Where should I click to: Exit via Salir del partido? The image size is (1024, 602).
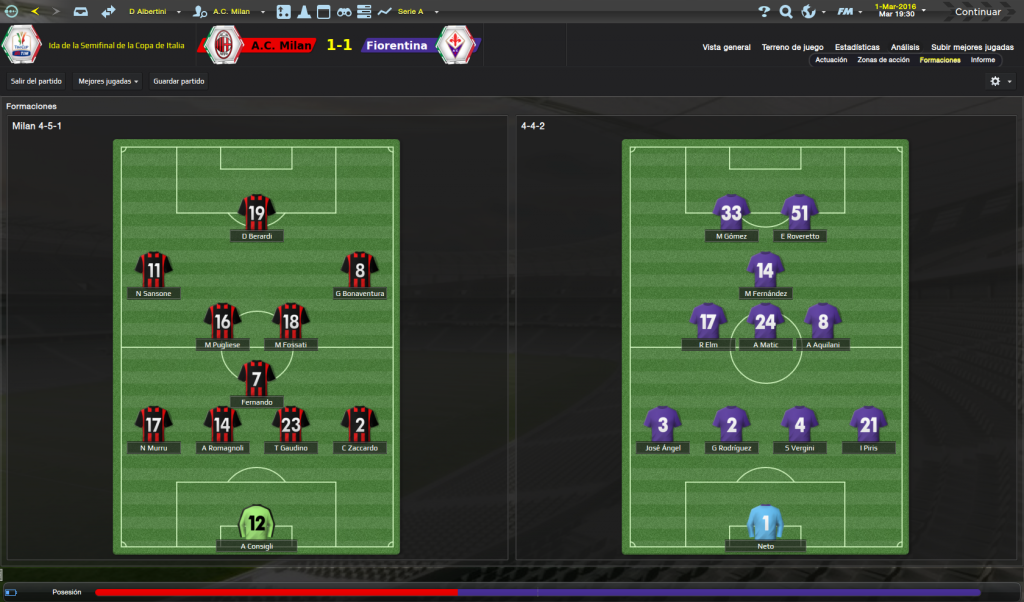[x=37, y=81]
